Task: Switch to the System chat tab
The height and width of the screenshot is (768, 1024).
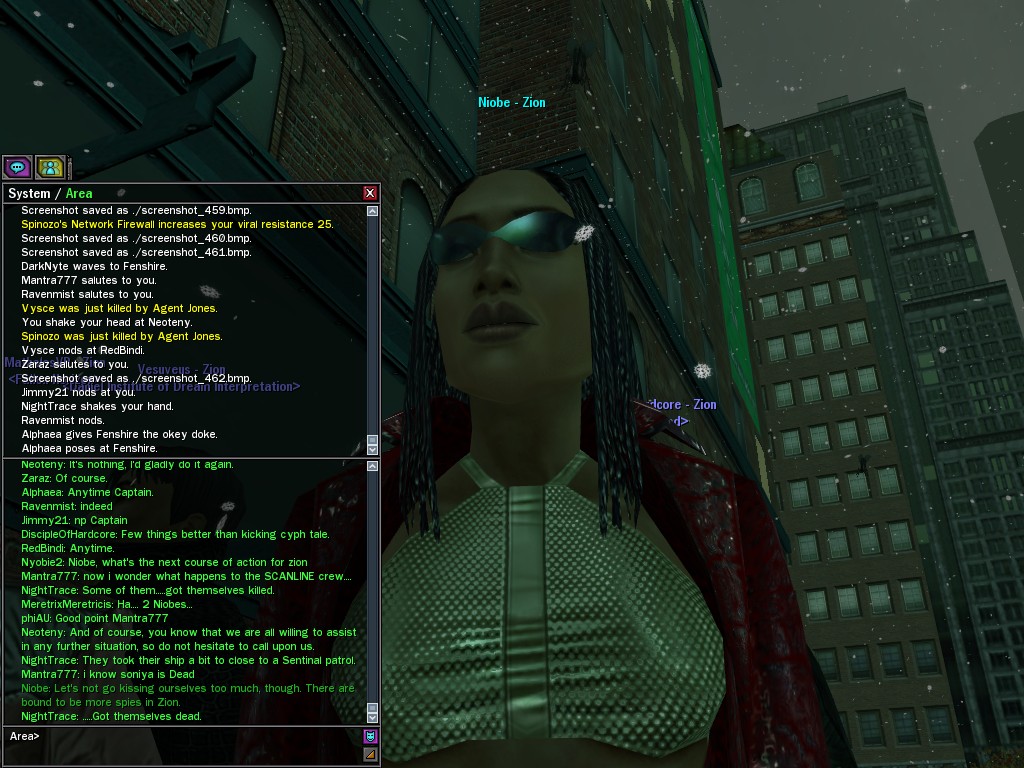Action: coord(28,194)
